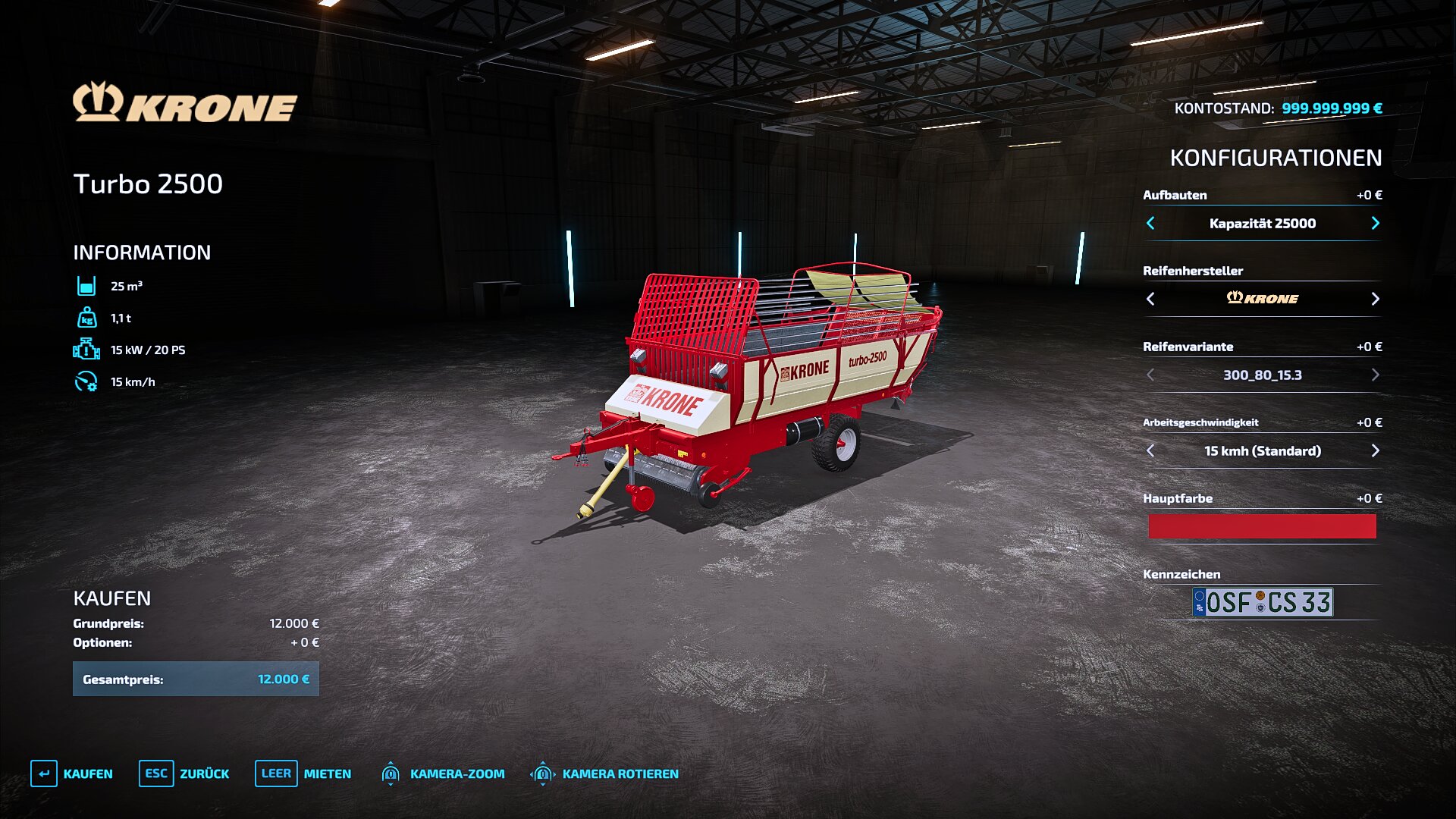Select previous Aufbauten capacity option
Image resolution: width=1456 pixels, height=819 pixels.
pyautogui.click(x=1150, y=223)
